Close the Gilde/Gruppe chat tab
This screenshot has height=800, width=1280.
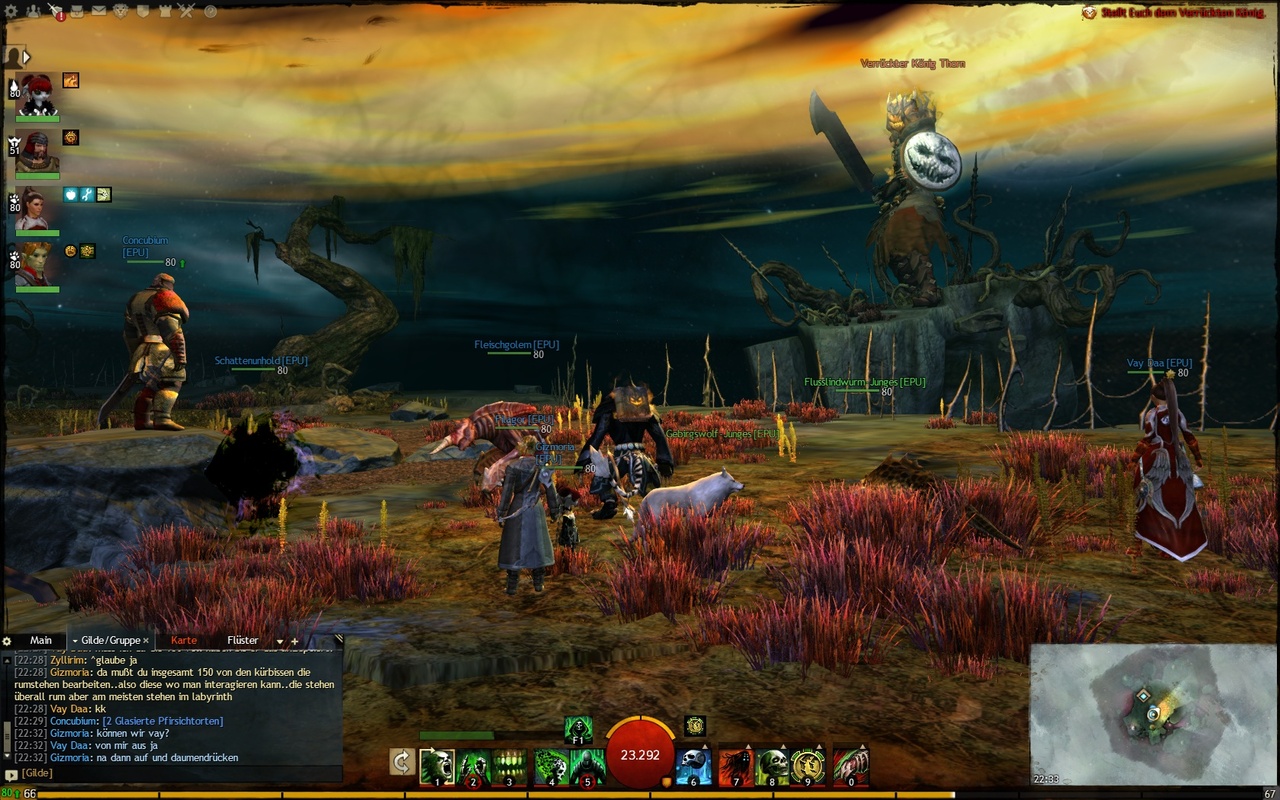tap(146, 641)
